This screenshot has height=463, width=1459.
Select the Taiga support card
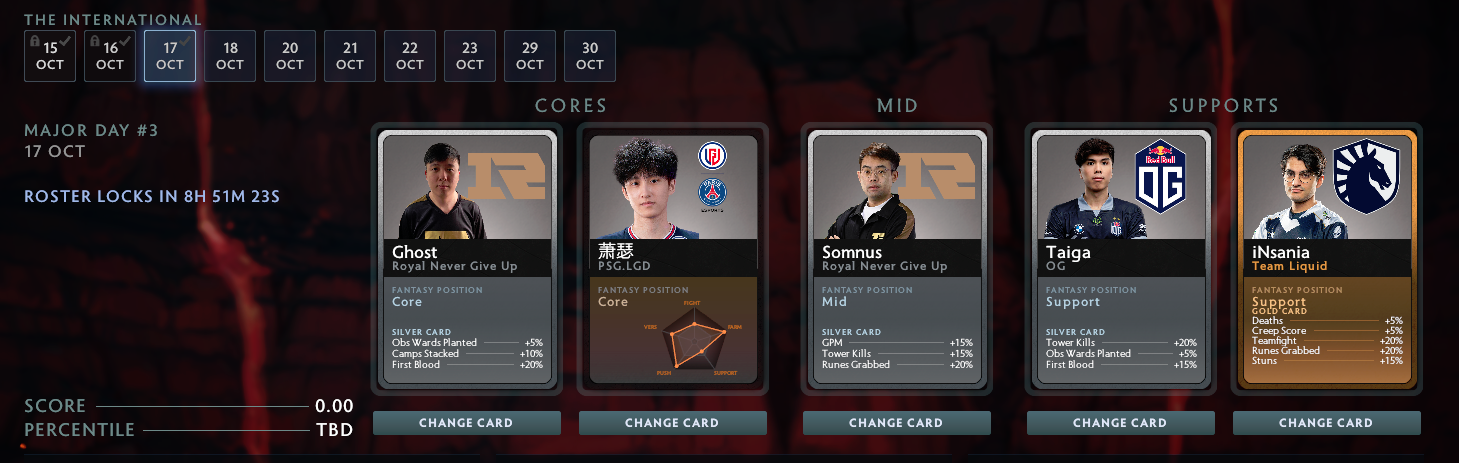1120,259
